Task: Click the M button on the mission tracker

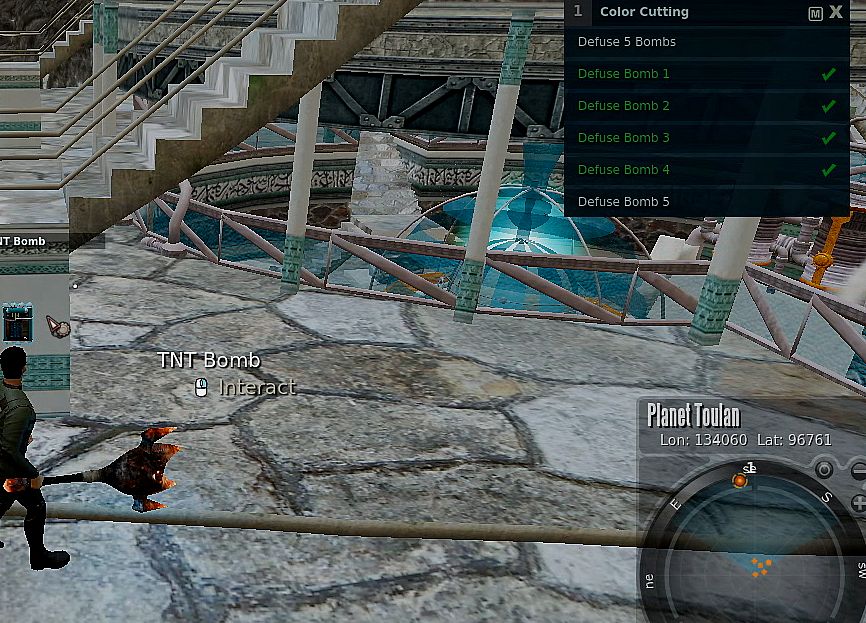Action: coord(816,14)
